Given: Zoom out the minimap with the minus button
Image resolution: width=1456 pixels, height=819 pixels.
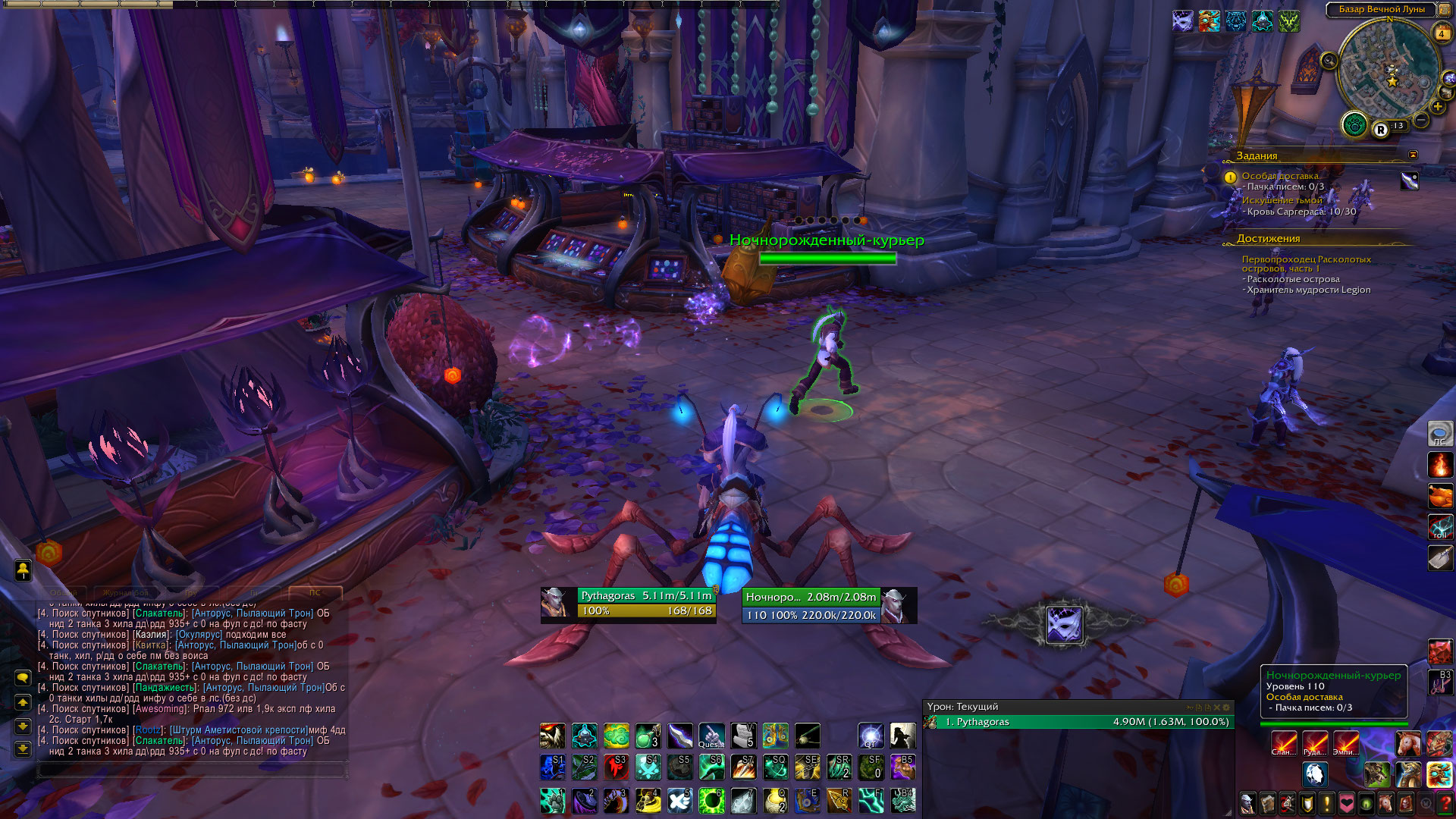Looking at the screenshot, I should click(1422, 121).
